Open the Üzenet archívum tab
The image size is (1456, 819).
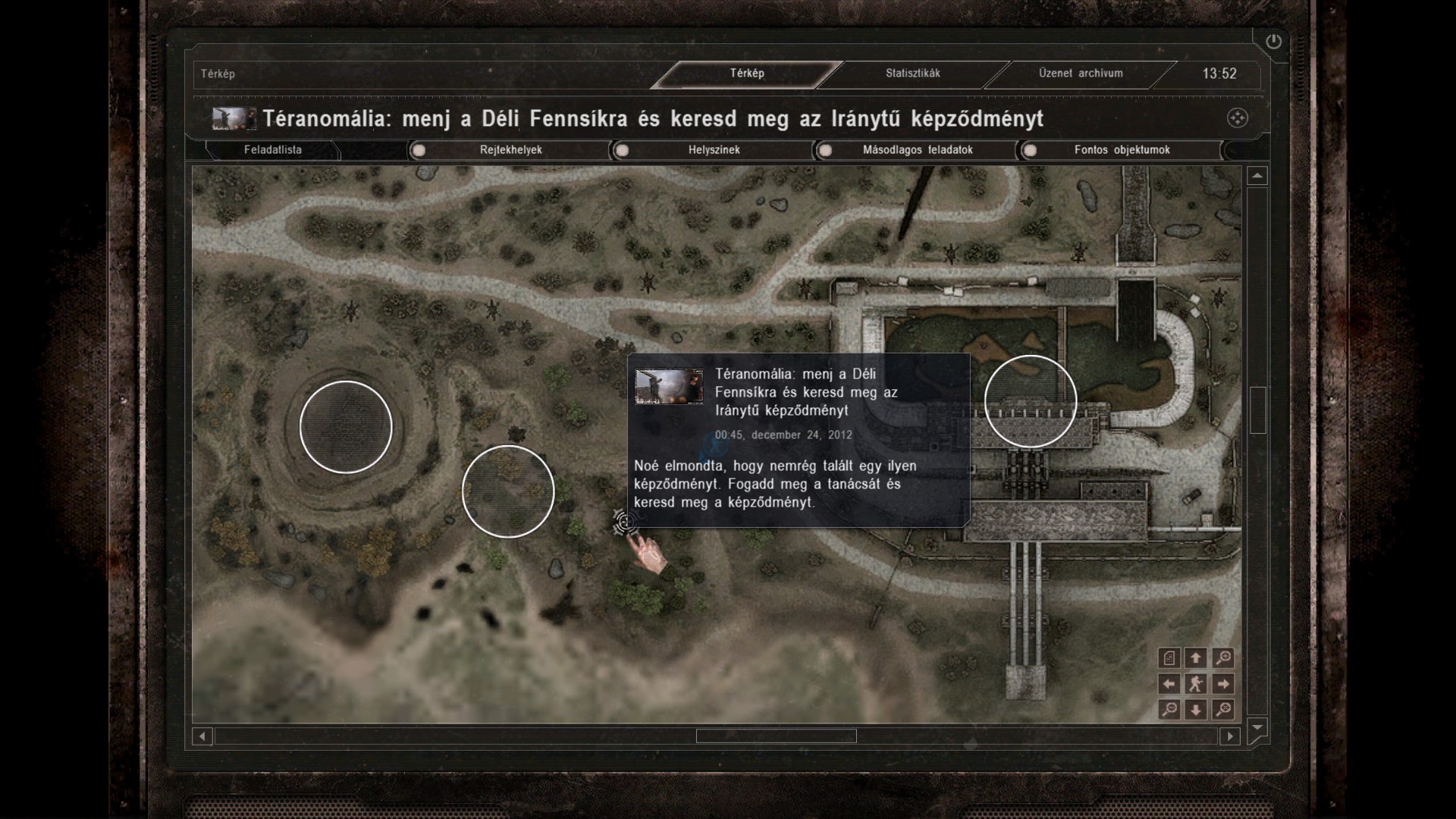click(x=1080, y=74)
